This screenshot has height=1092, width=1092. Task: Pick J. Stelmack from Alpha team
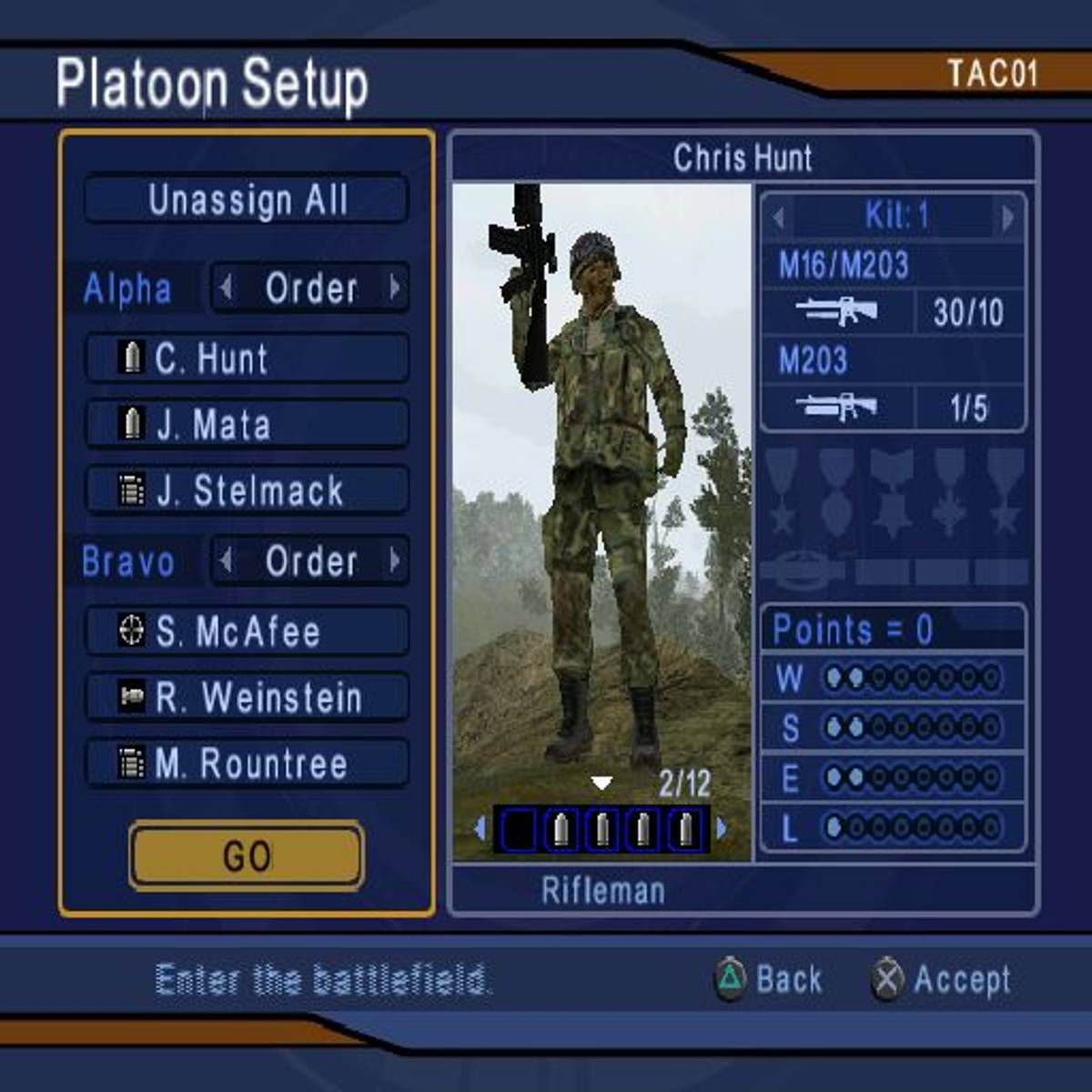coord(247,491)
